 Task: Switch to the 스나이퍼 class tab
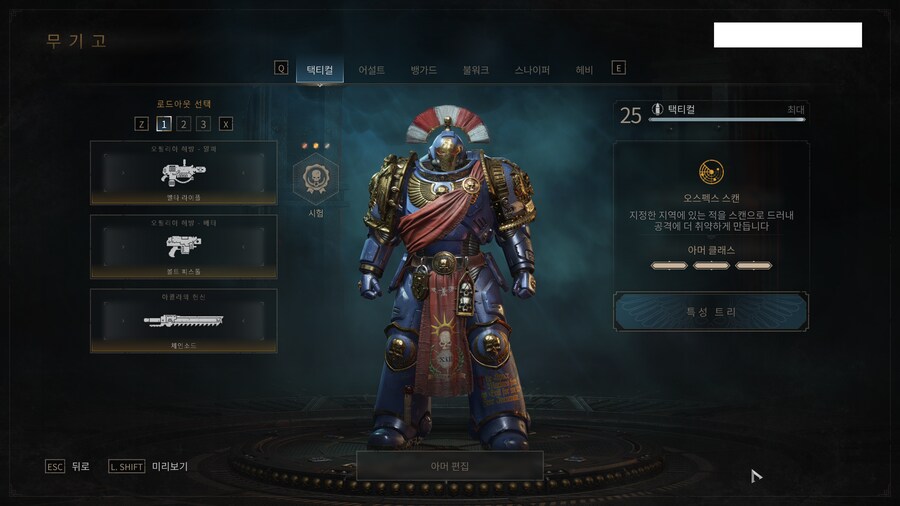pos(532,70)
